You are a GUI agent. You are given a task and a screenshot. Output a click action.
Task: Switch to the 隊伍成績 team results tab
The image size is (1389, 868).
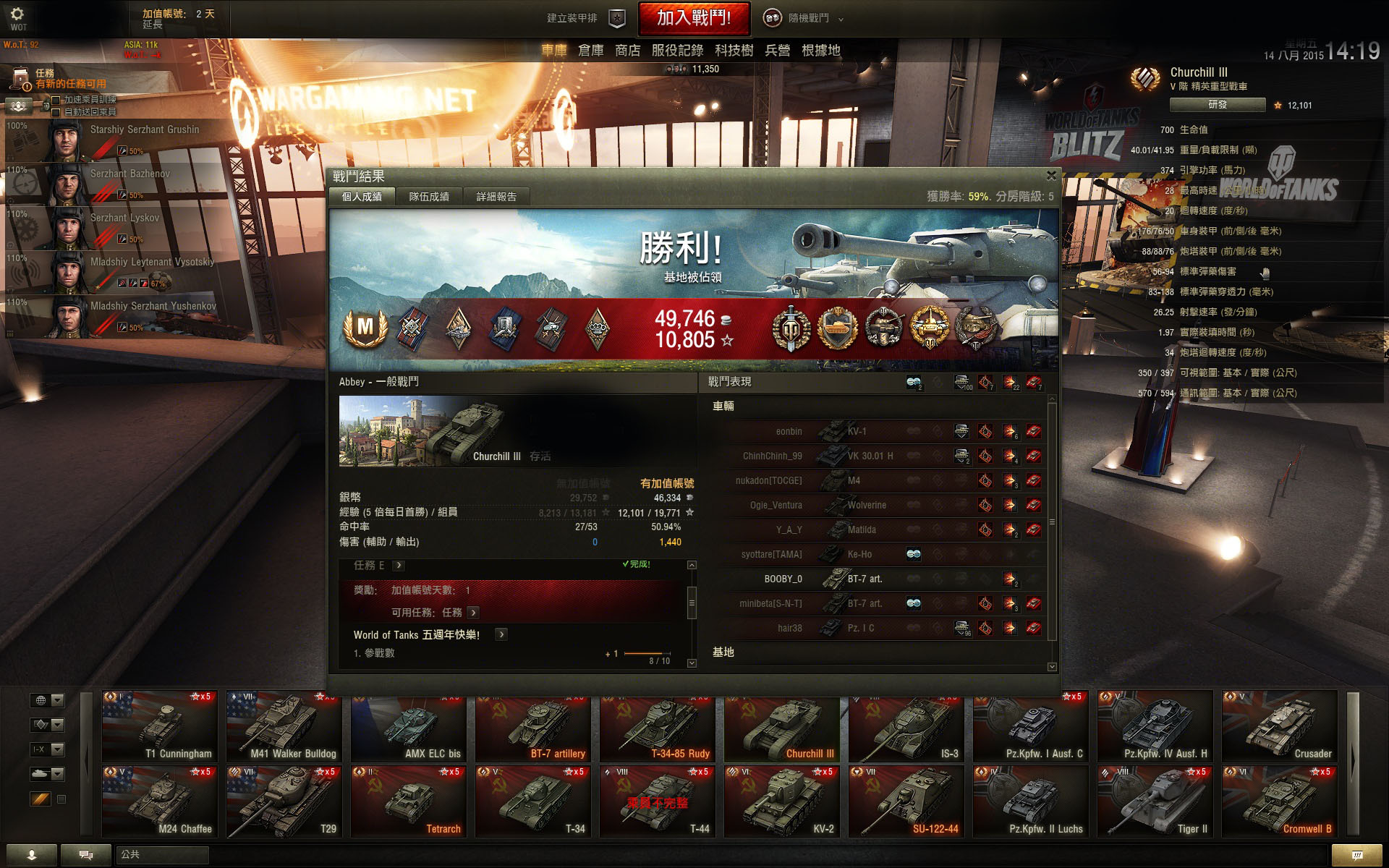tap(429, 197)
